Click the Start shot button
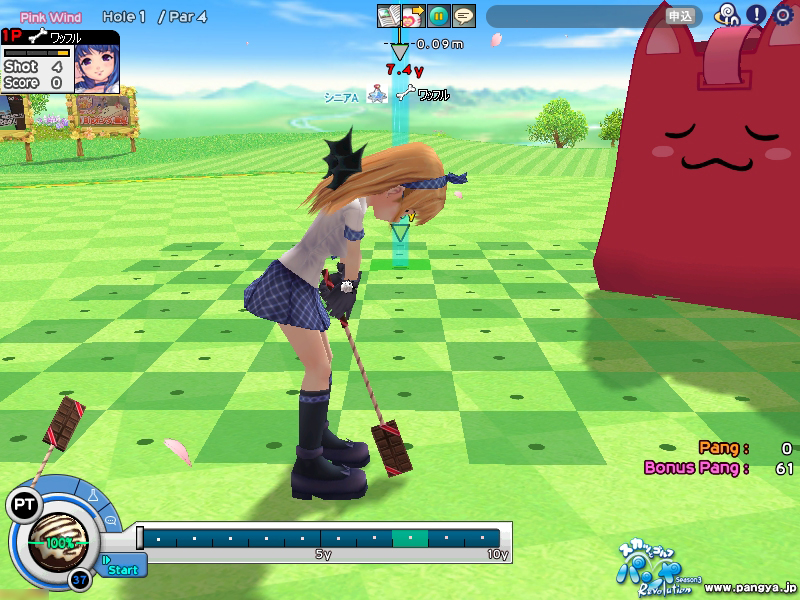 click(x=122, y=569)
